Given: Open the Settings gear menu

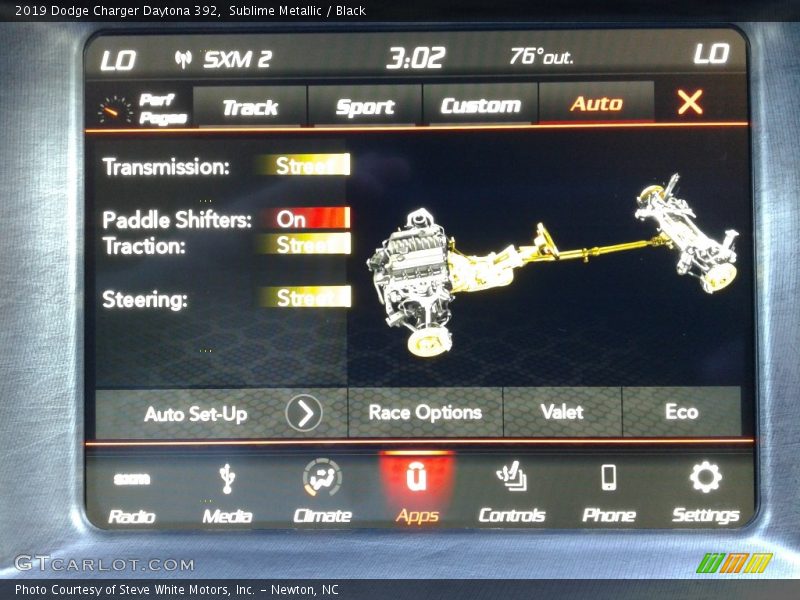Looking at the screenshot, I should pyautogui.click(x=705, y=494).
